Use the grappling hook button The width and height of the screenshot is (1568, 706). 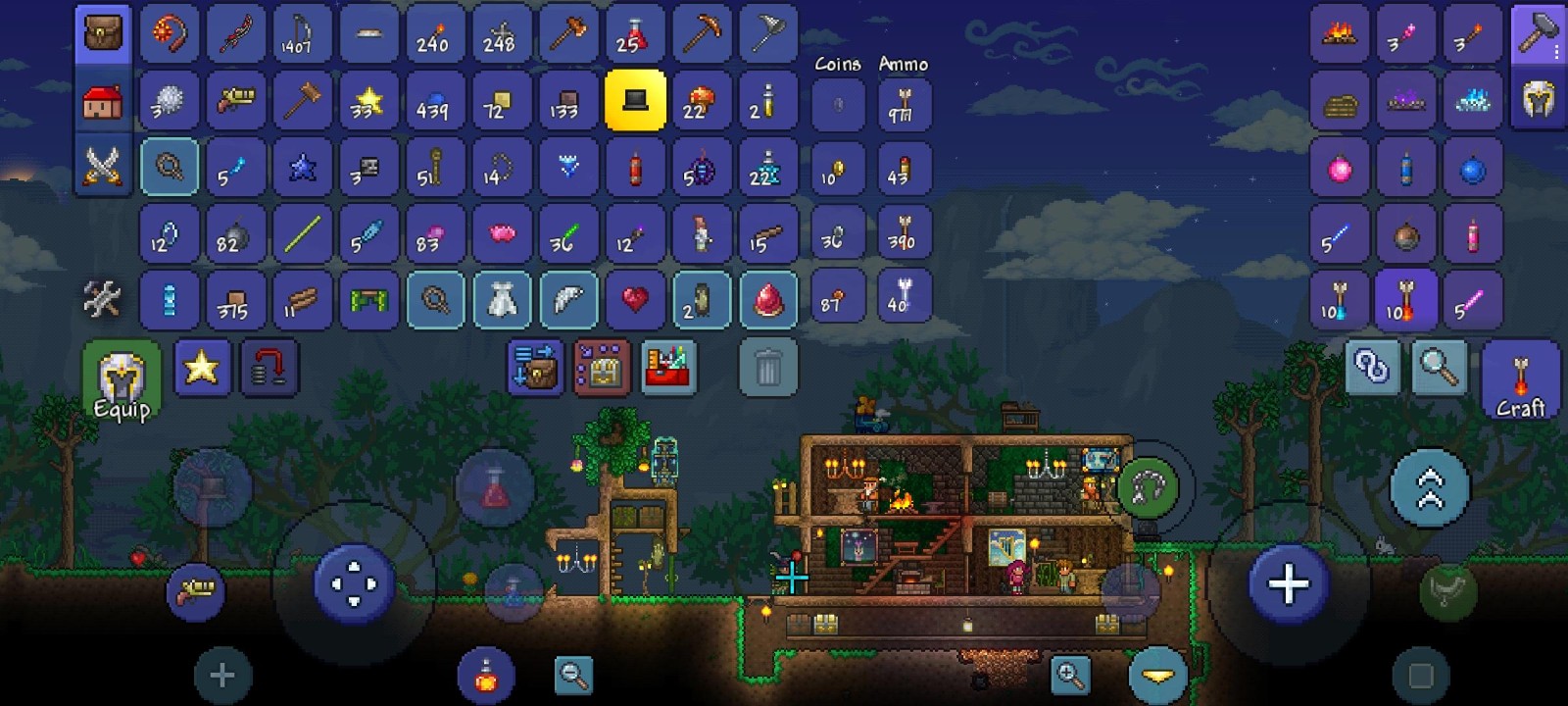1148,487
